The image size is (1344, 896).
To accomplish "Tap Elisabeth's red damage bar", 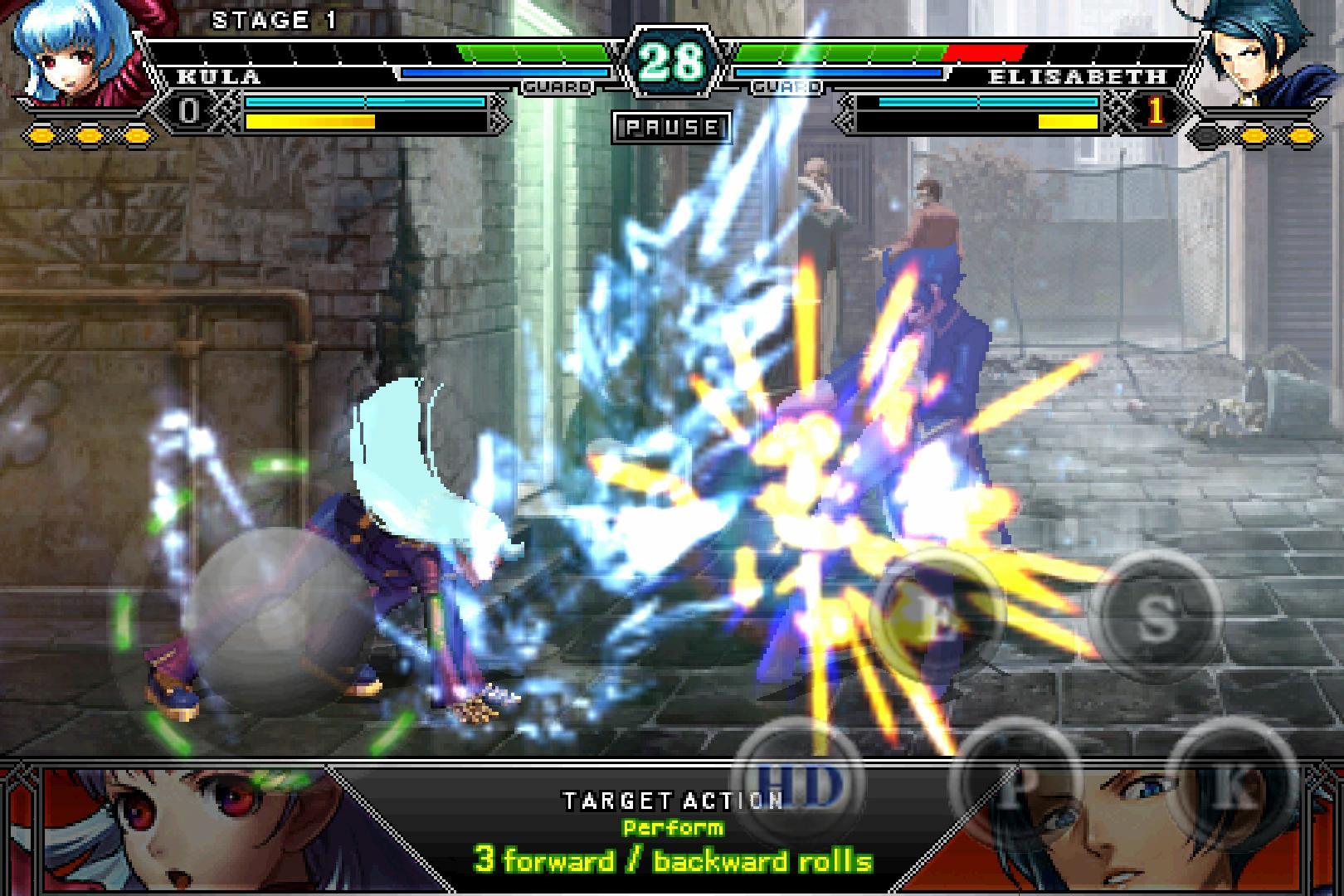I will tap(987, 50).
